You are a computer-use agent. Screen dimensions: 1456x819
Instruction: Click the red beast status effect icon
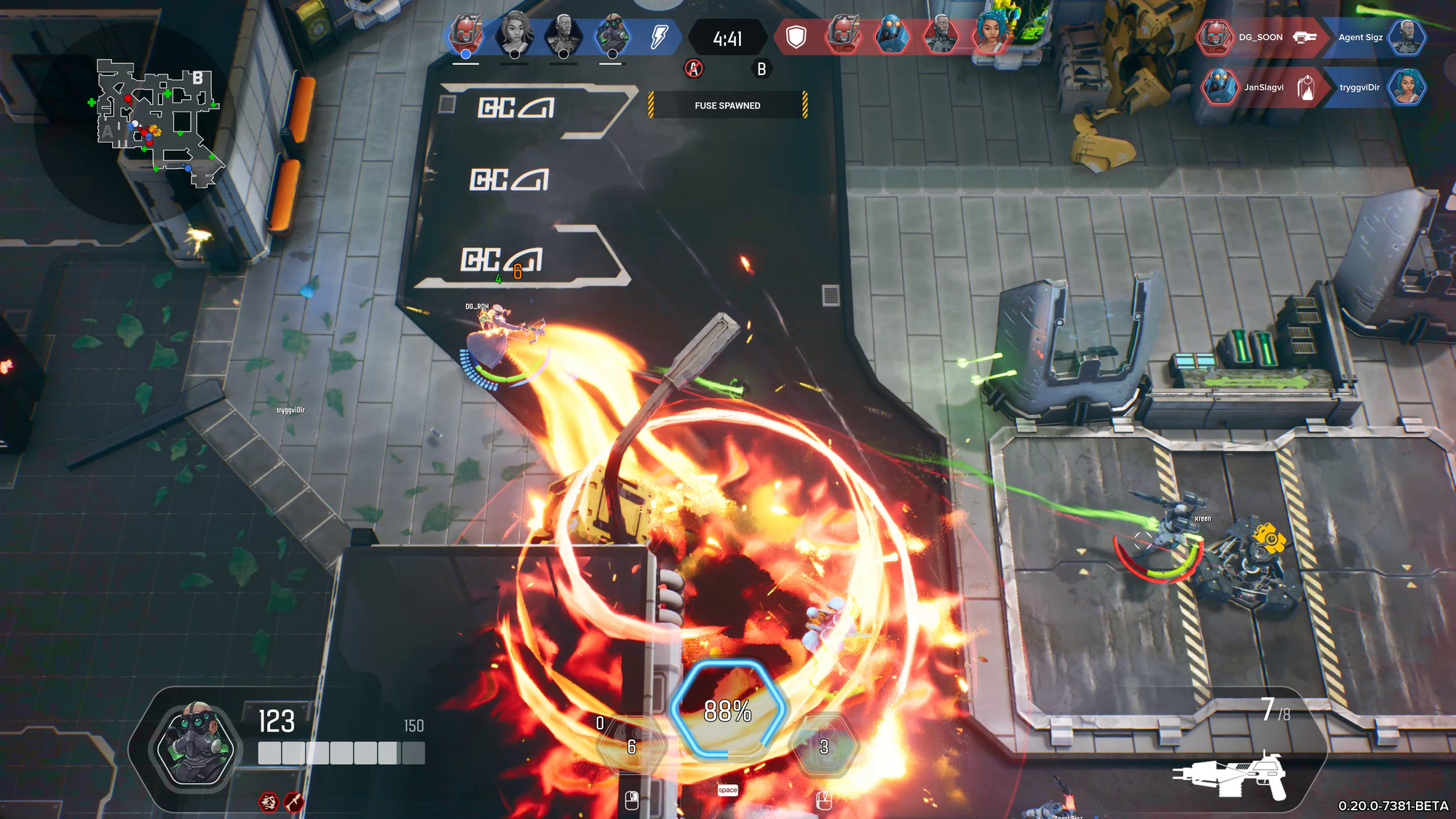click(269, 802)
